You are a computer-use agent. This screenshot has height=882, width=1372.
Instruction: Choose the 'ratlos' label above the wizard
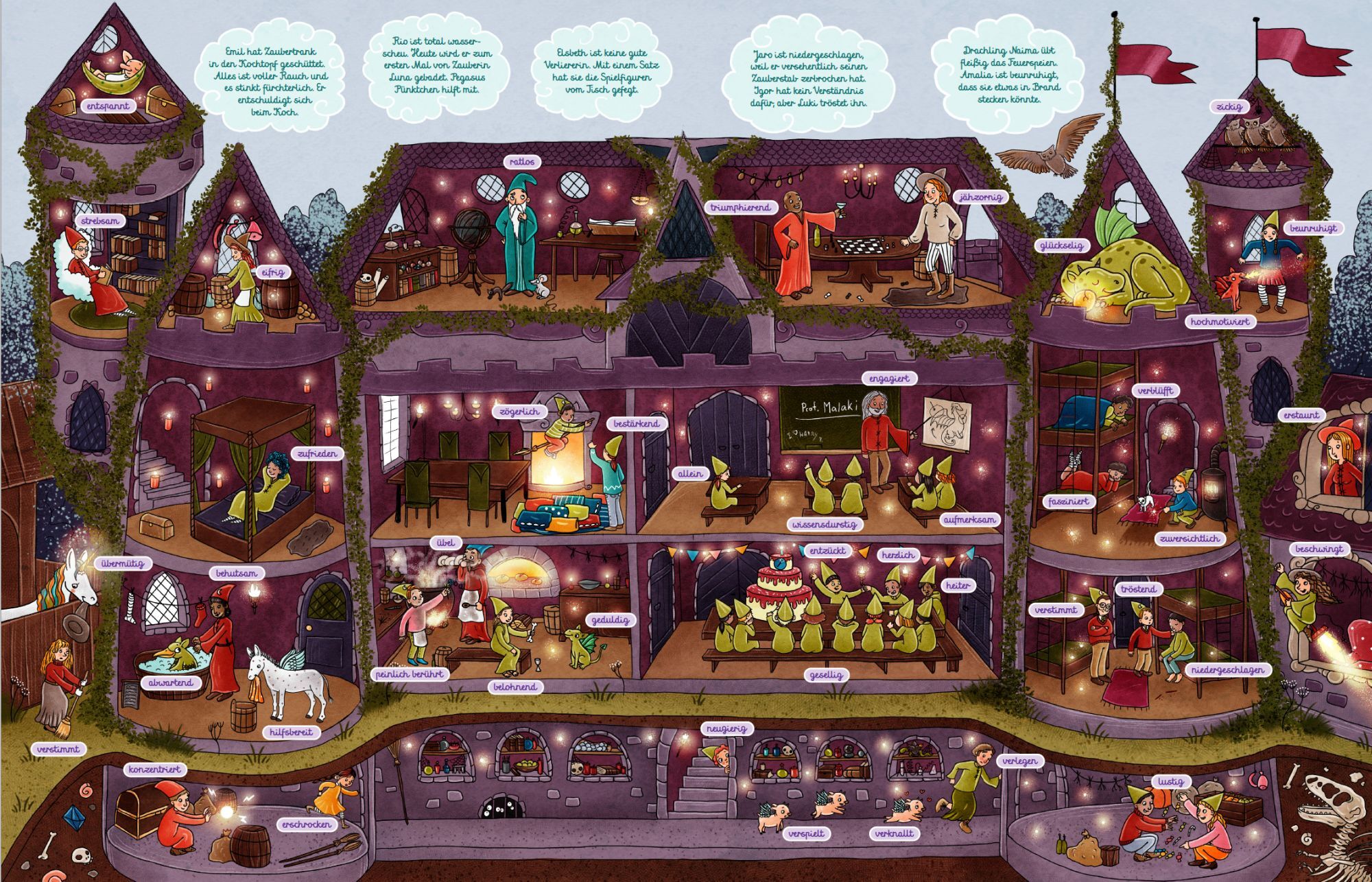[522, 162]
